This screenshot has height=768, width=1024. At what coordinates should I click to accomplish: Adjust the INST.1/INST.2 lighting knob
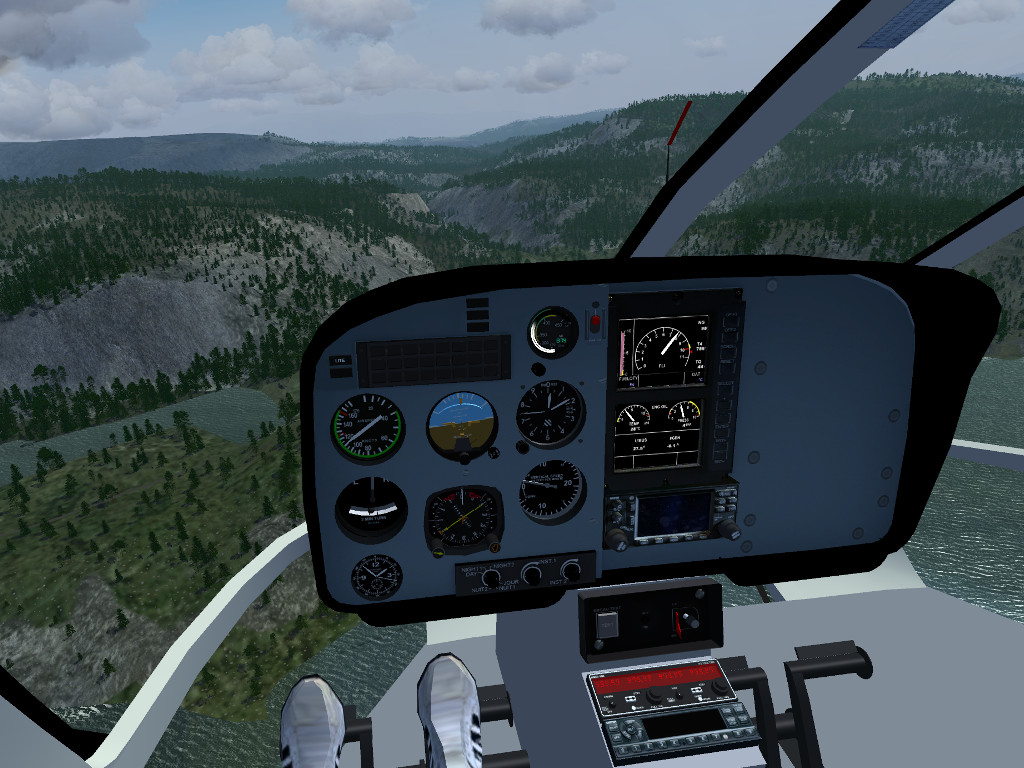pyautogui.click(x=532, y=574)
